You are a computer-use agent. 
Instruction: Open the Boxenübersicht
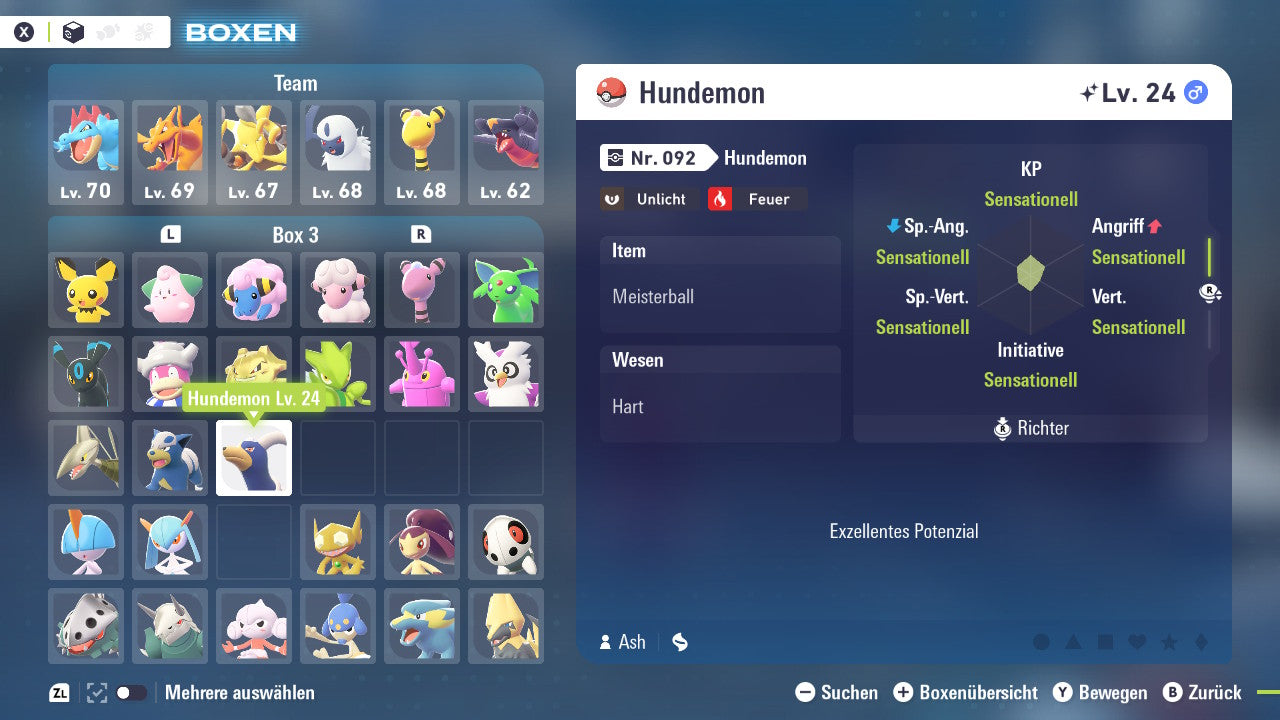pyautogui.click(x=965, y=692)
